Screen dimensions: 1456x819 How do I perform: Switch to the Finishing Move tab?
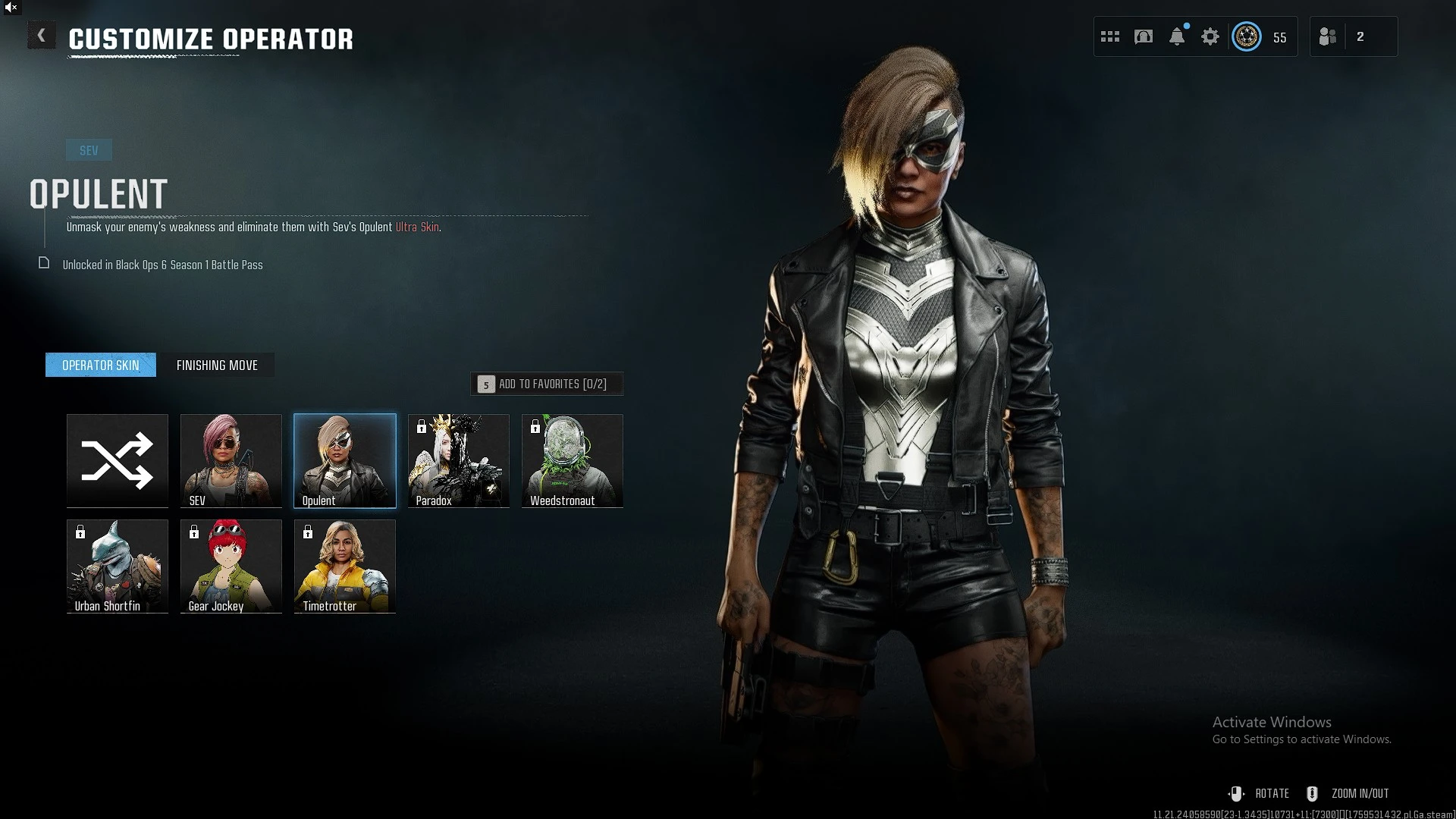(217, 366)
